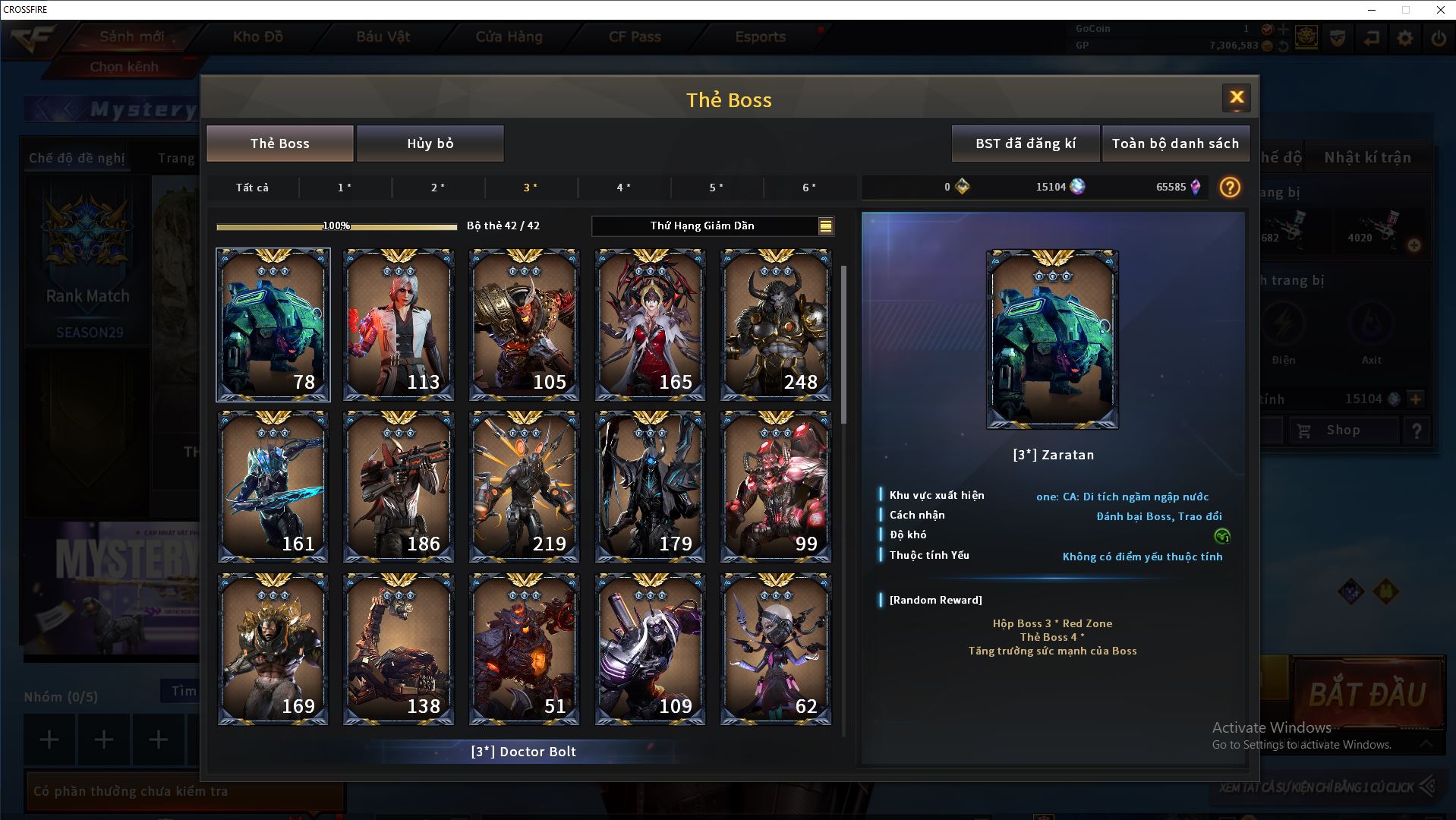The height and width of the screenshot is (820, 1456).
Task: Switch to the Hủy bỏ tab
Action: [430, 143]
